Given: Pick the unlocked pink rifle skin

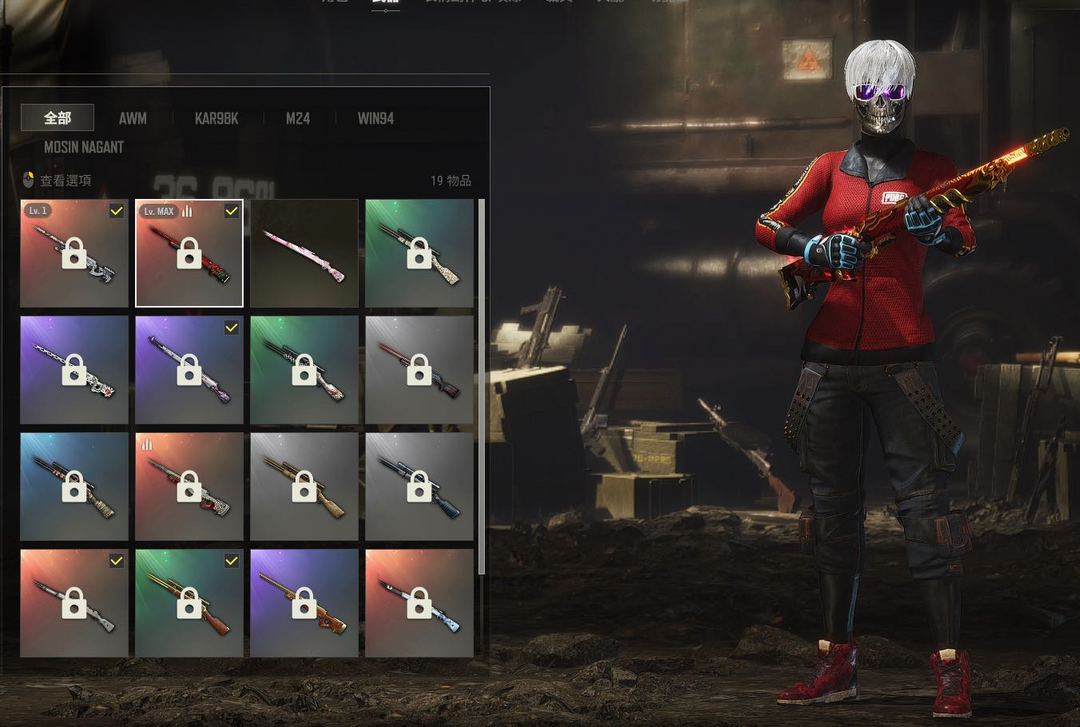Looking at the screenshot, I should point(304,253).
